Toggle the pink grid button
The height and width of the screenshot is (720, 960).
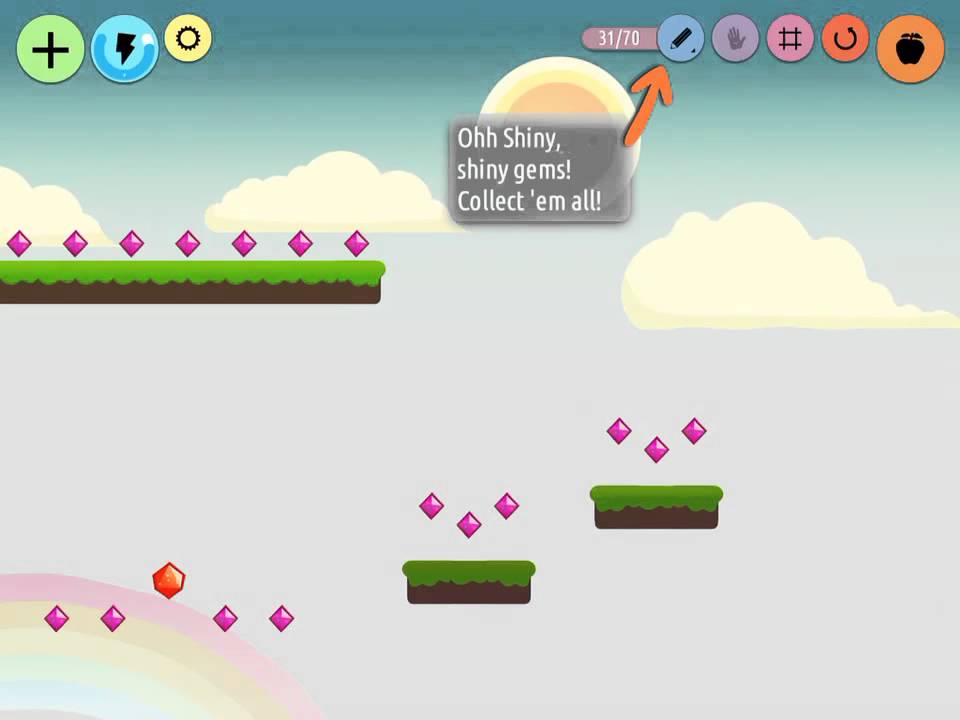[x=790, y=40]
